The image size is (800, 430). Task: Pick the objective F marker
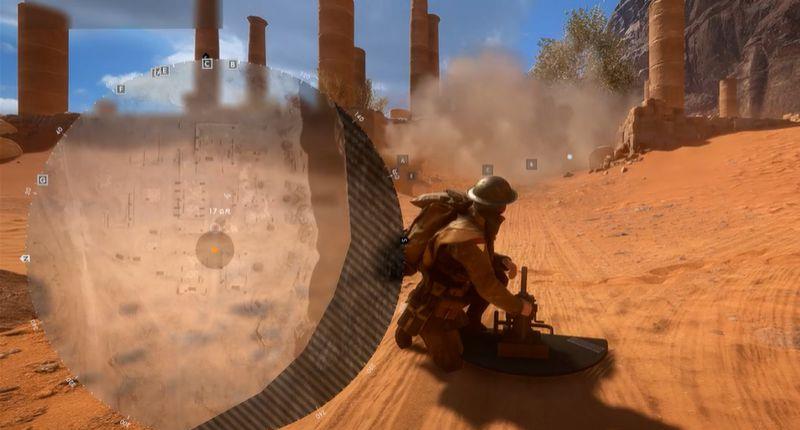tap(121, 89)
